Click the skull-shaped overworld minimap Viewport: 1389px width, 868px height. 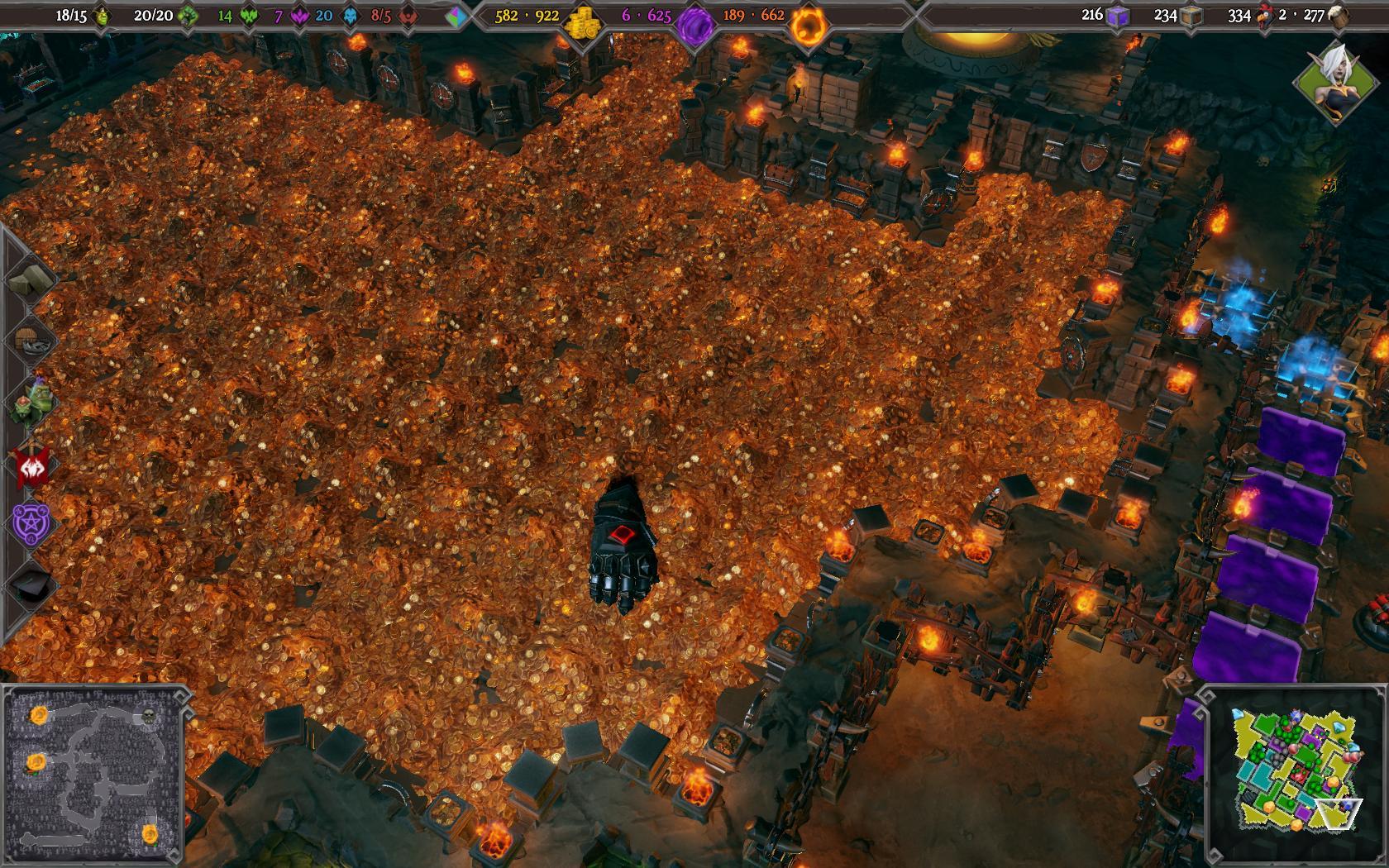pos(93,775)
